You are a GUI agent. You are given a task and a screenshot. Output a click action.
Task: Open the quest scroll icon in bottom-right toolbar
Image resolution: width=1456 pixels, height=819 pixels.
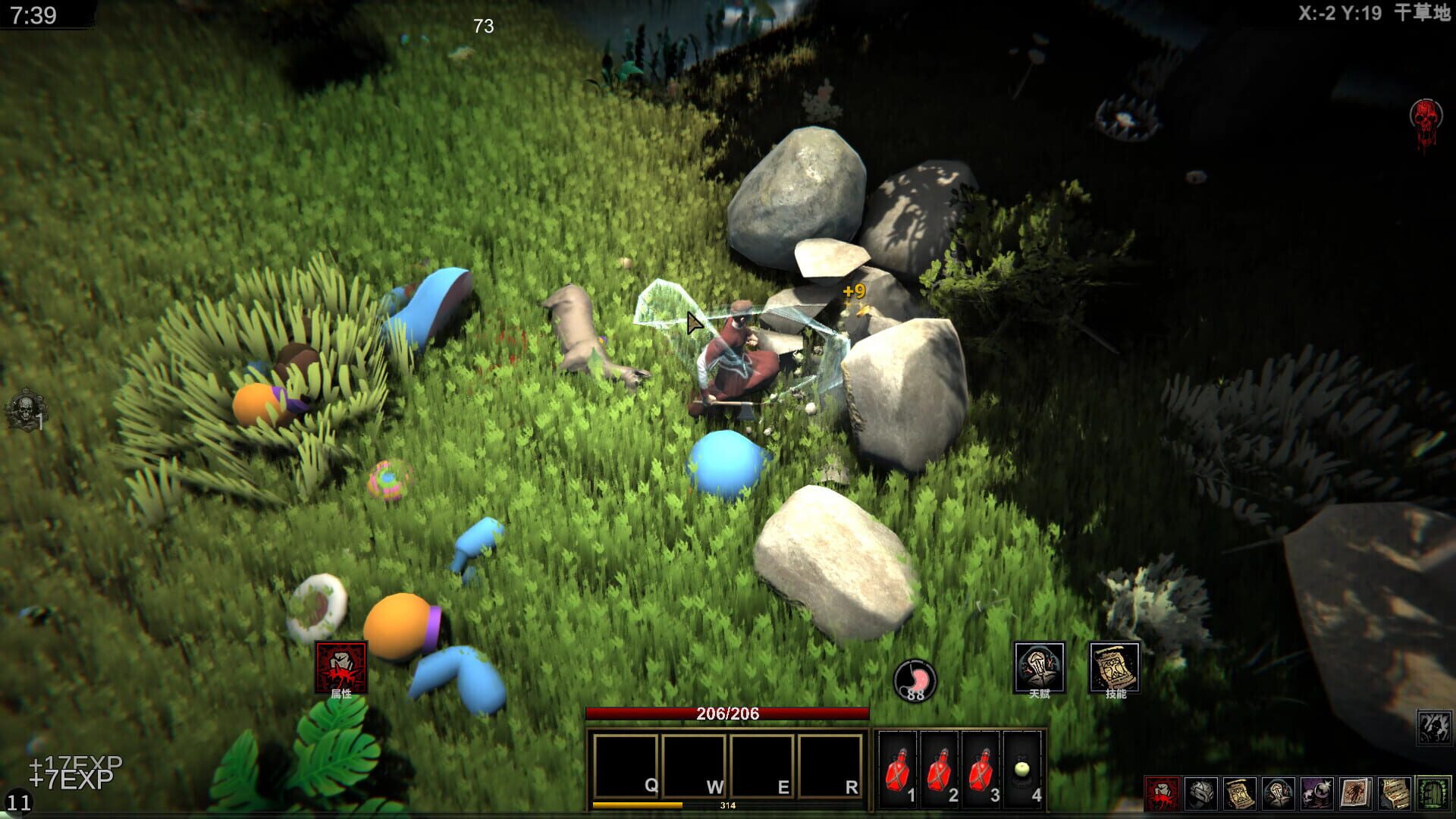tap(1241, 792)
